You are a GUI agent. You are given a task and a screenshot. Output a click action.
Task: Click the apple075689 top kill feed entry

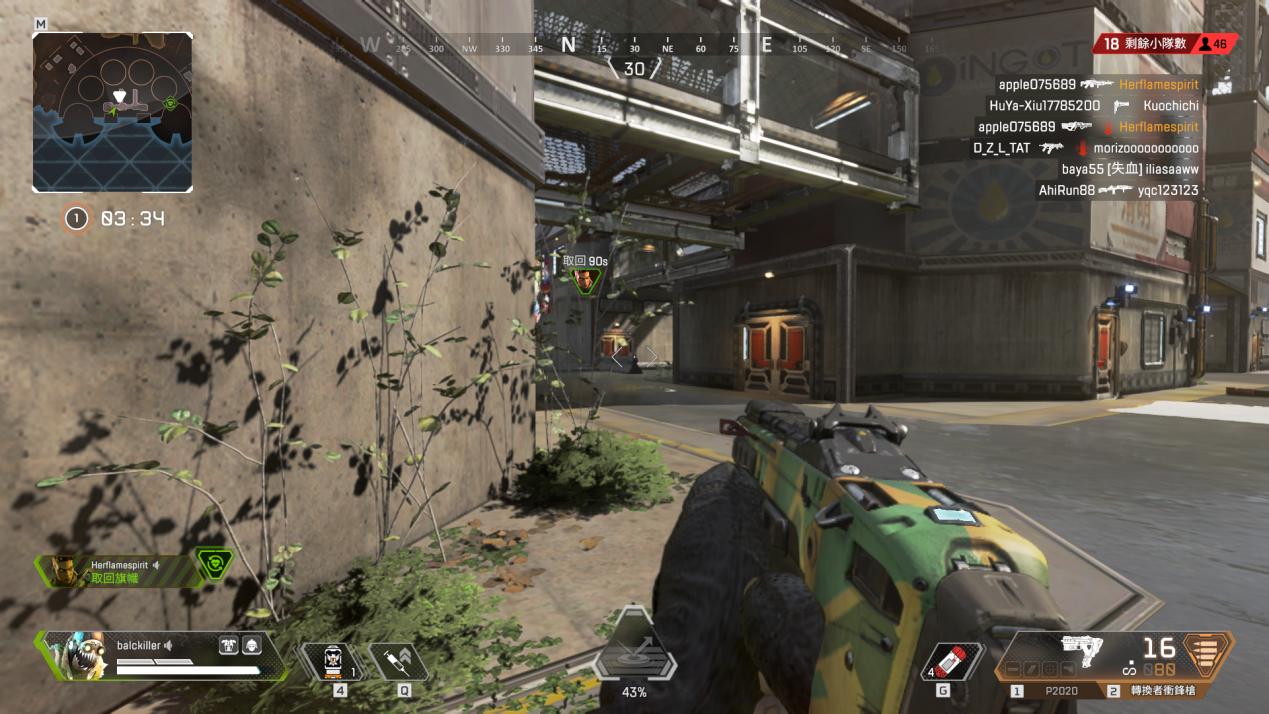[1097, 85]
